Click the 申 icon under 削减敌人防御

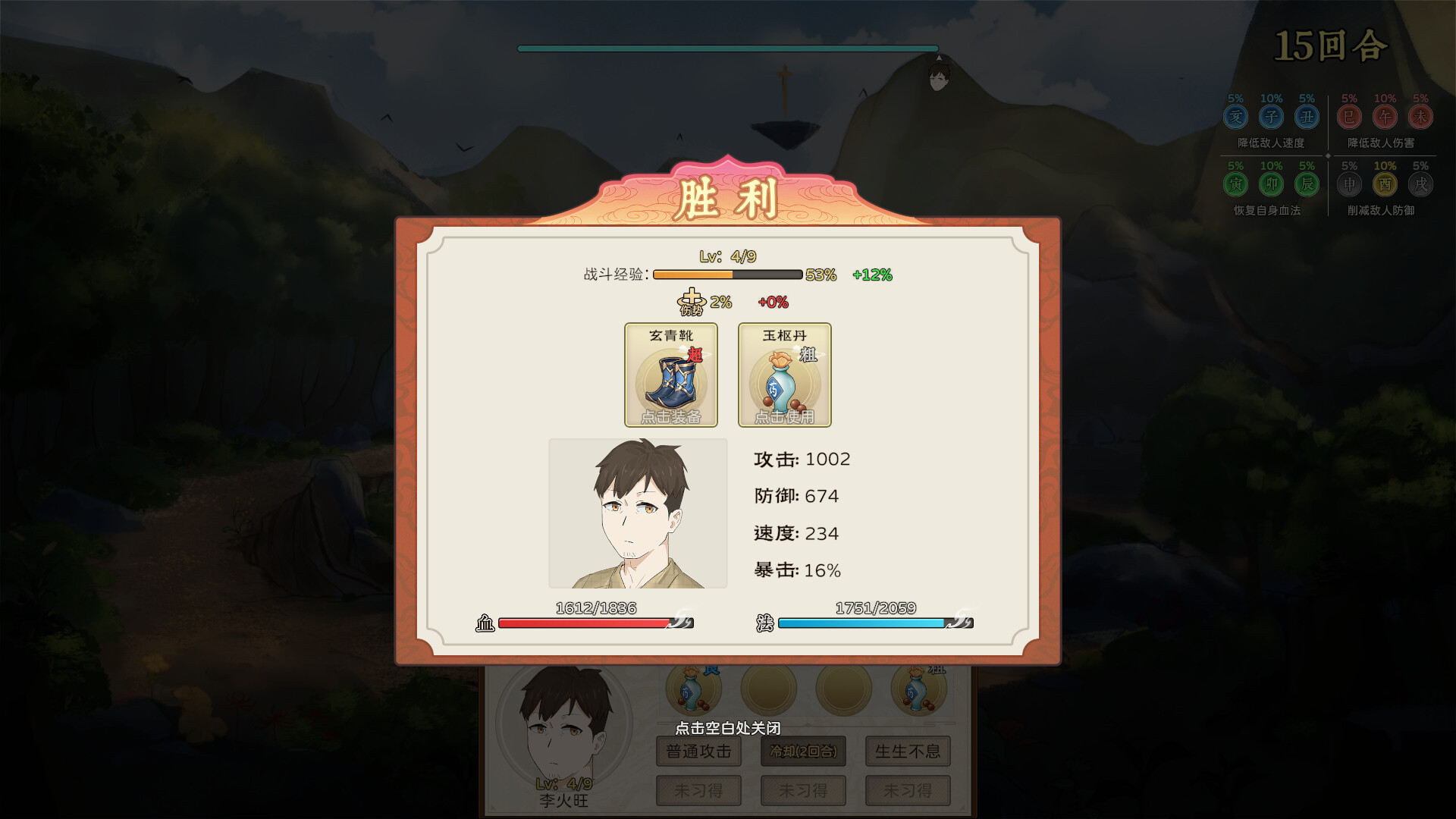click(x=1349, y=184)
